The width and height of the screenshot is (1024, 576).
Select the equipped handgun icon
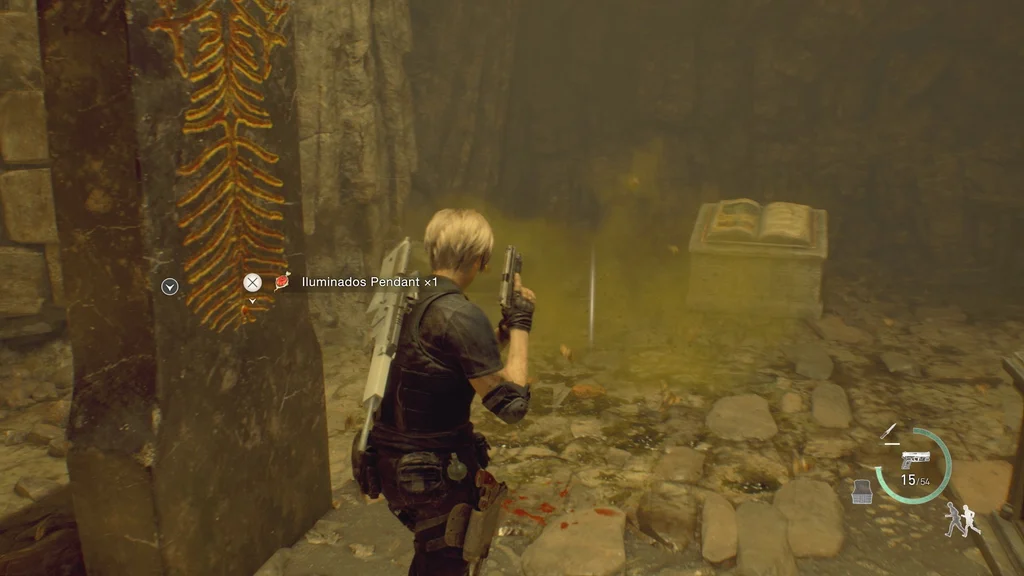click(914, 459)
